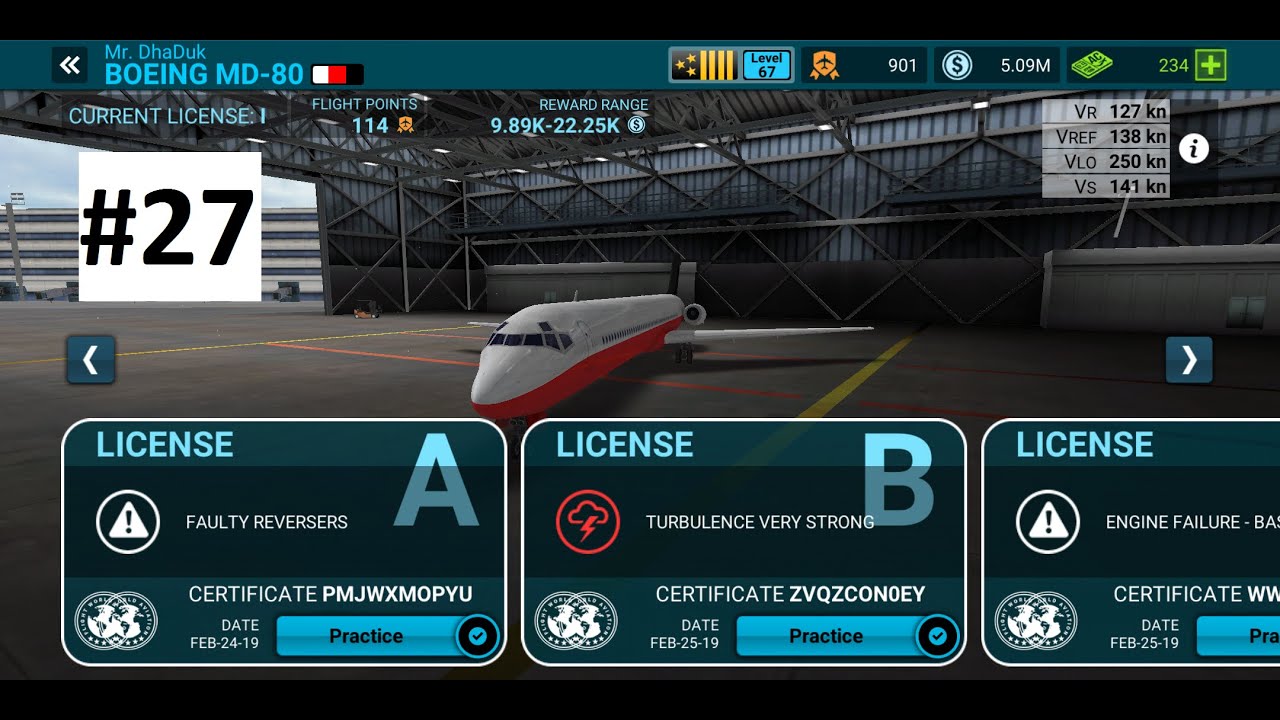Viewport: 1280px width, 720px height.
Task: Go back with the double-arrow button
Action: 70,66
